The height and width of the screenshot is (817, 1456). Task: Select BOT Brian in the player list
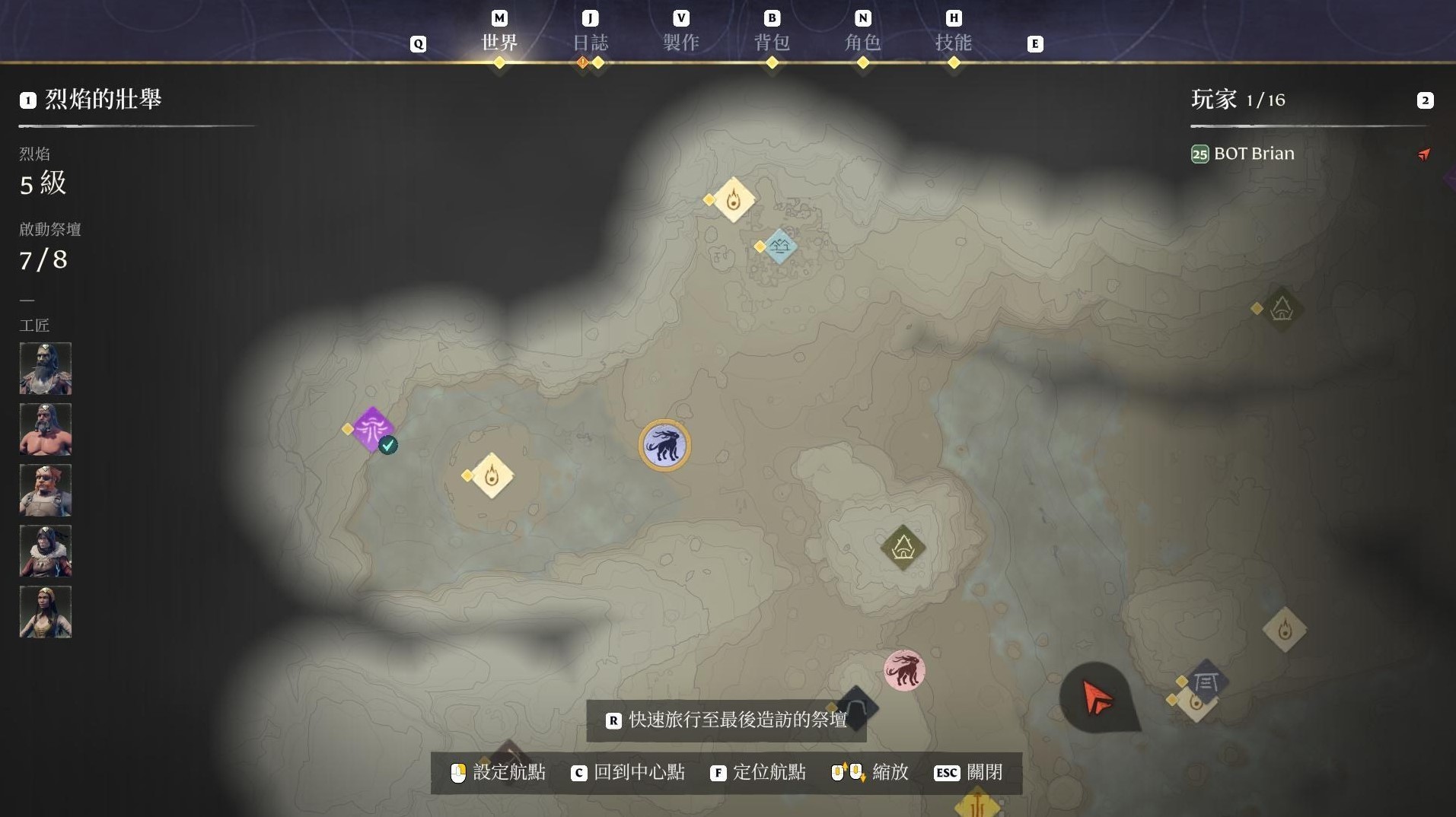(x=1254, y=154)
